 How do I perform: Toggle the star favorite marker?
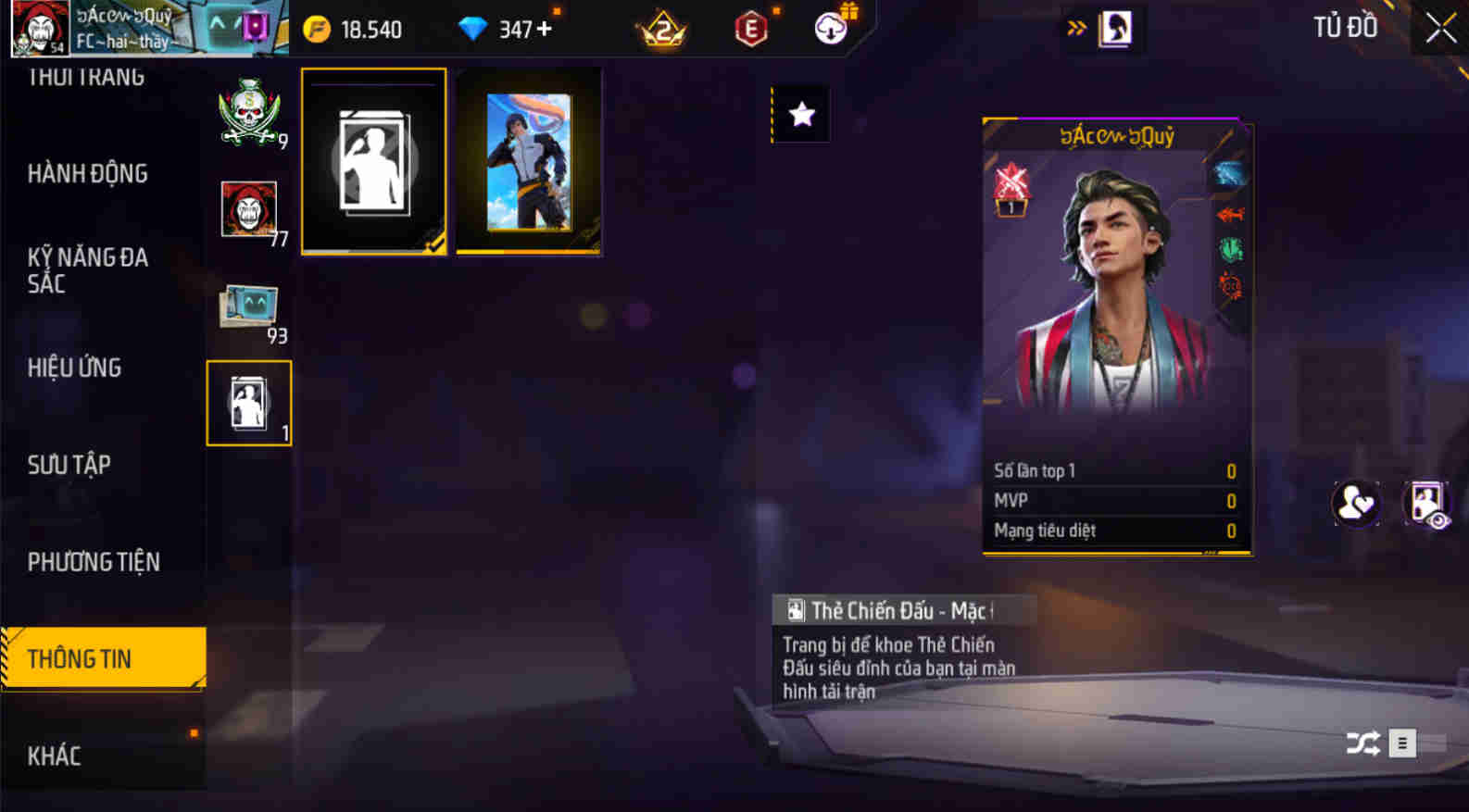point(799,113)
